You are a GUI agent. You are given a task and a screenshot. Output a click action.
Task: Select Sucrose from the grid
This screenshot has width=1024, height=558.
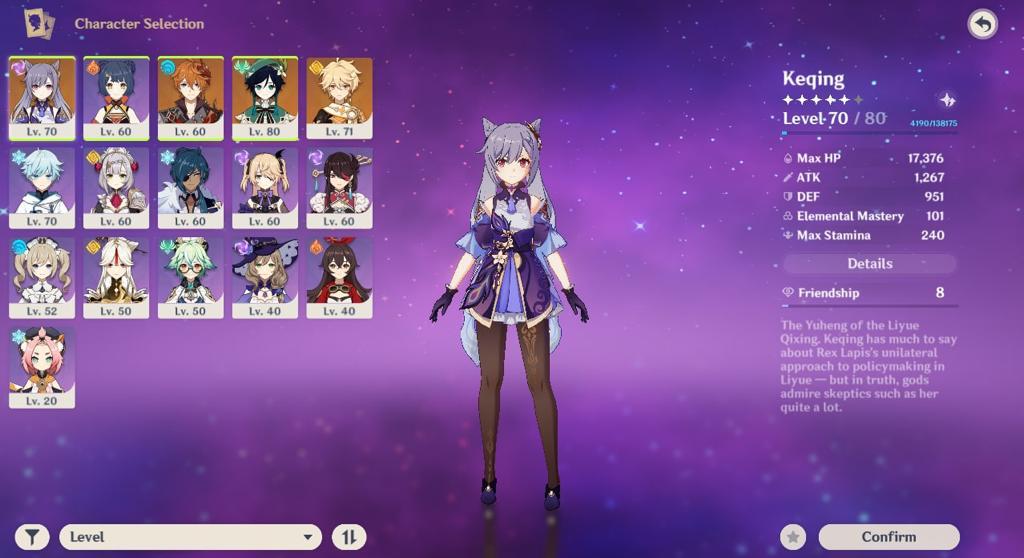coord(190,277)
